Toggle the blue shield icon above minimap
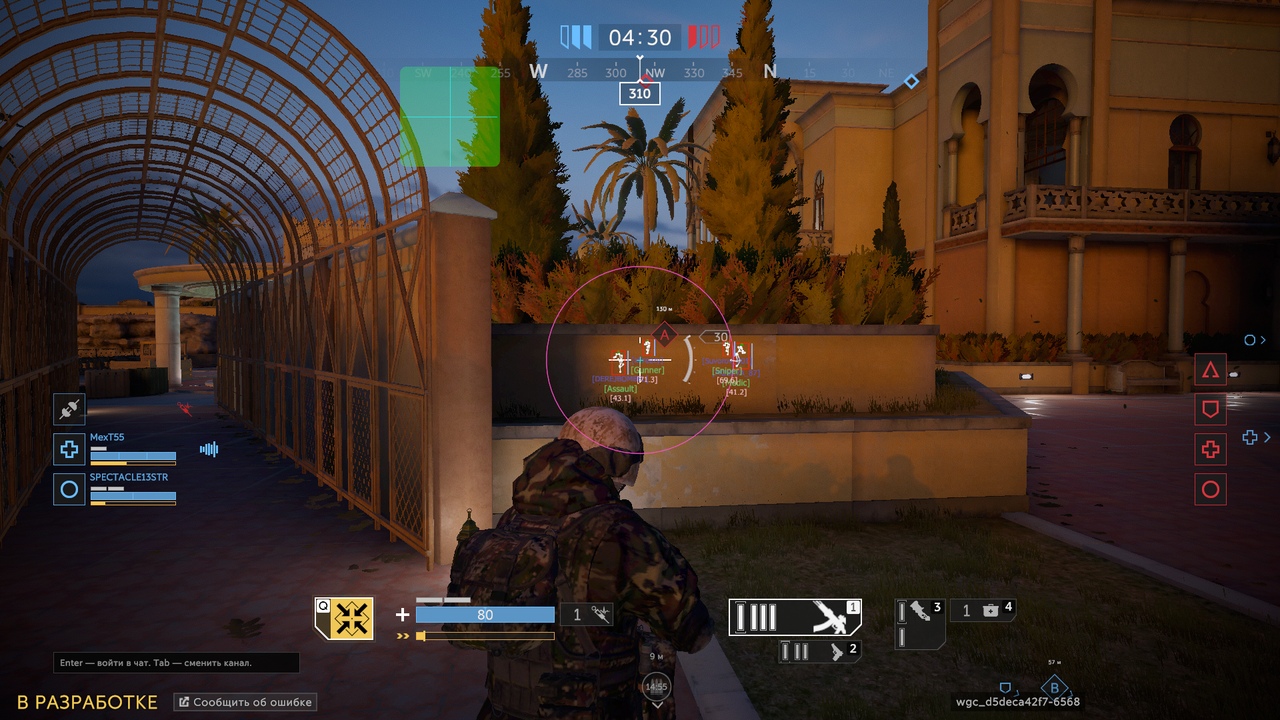1280x720 pixels. pos(1005,687)
